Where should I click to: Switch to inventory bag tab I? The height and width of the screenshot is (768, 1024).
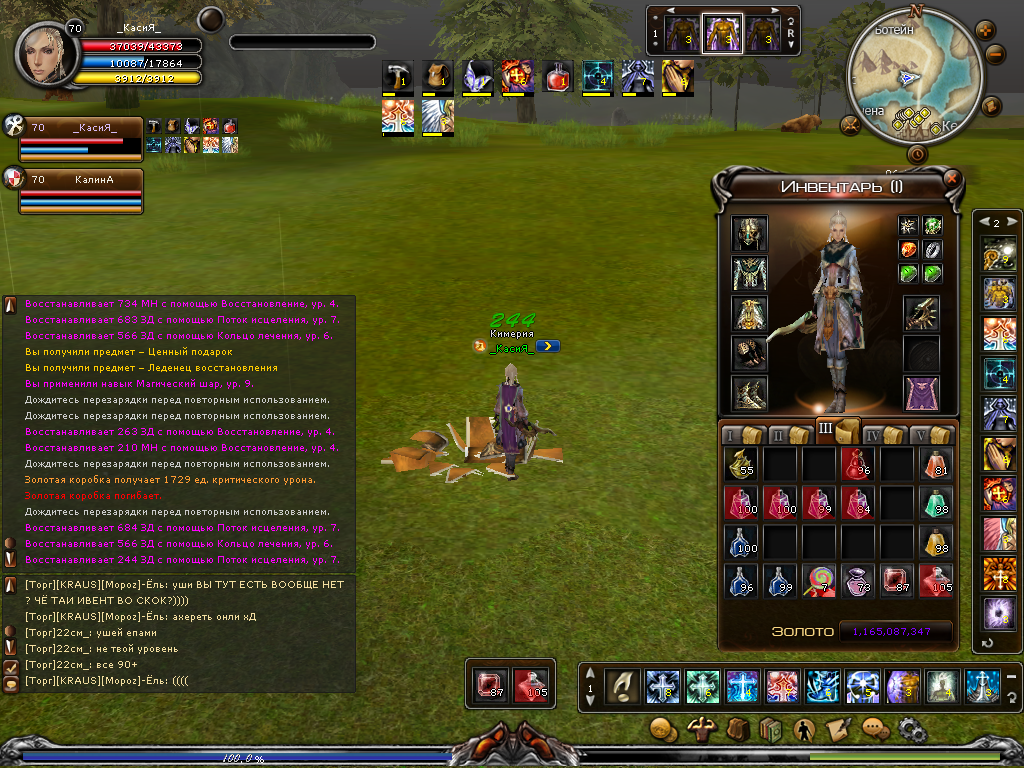click(x=741, y=434)
